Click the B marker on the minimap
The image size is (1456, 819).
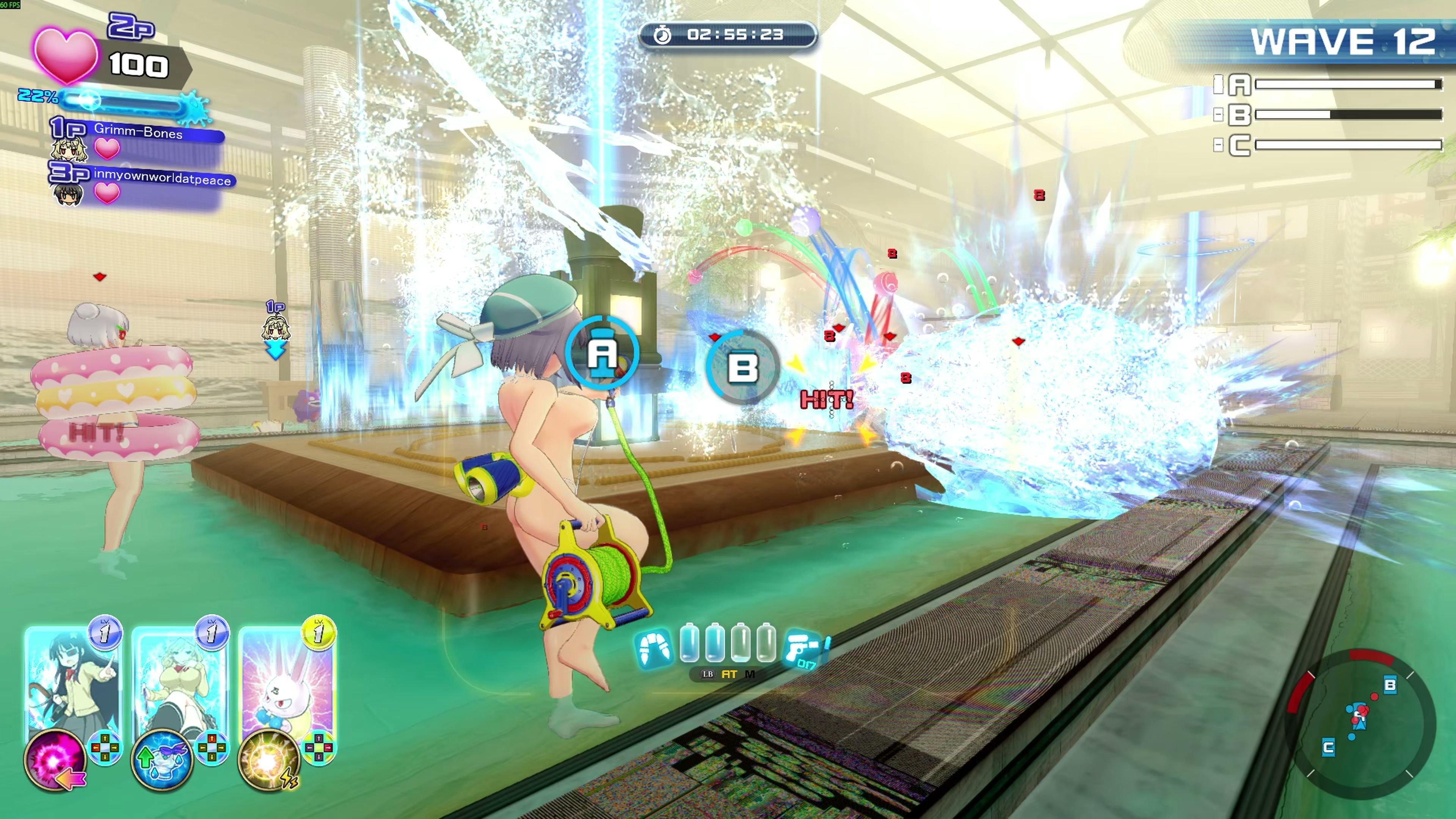tap(1390, 685)
